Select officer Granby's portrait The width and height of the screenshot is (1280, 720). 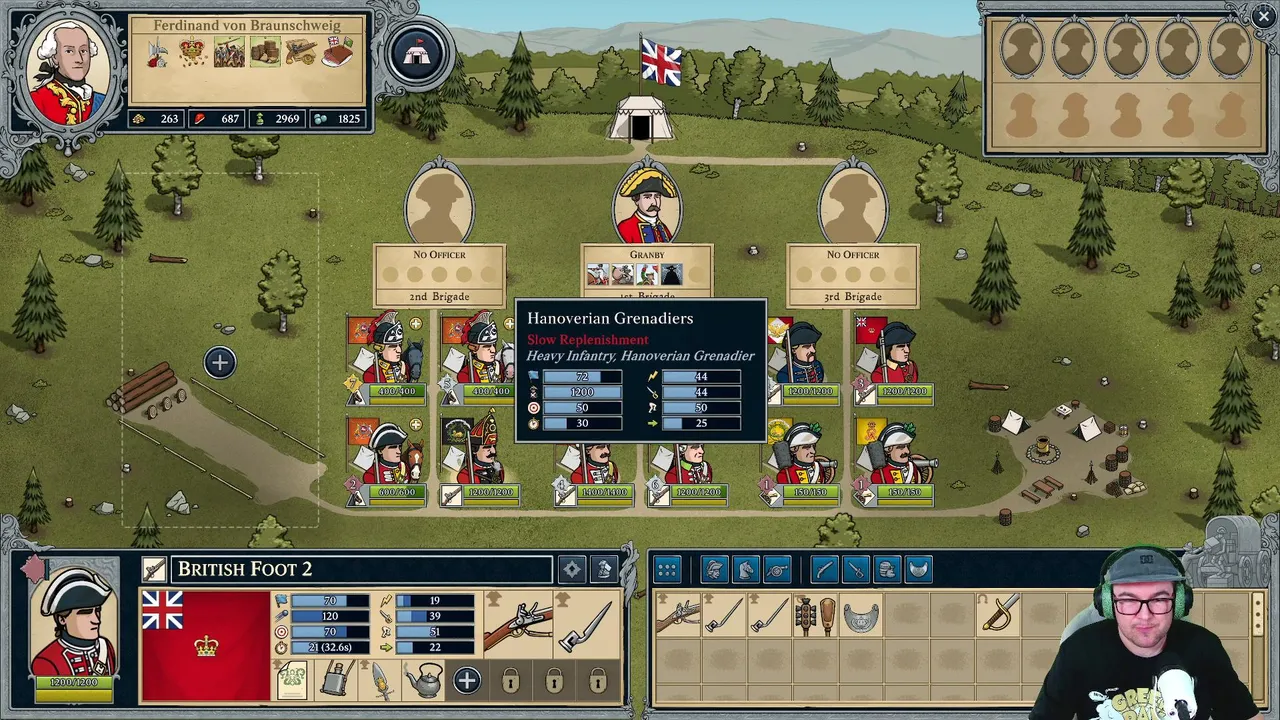647,207
